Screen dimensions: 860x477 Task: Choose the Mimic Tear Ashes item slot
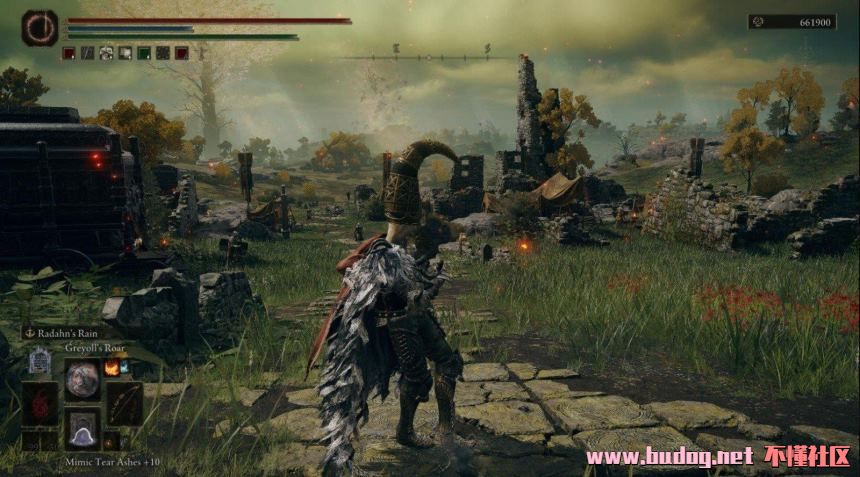(82, 429)
